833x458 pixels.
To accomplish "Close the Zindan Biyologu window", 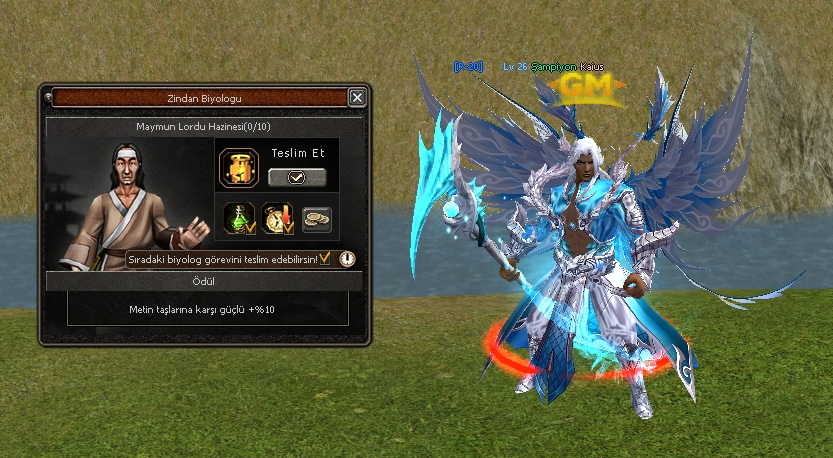I will [x=357, y=98].
